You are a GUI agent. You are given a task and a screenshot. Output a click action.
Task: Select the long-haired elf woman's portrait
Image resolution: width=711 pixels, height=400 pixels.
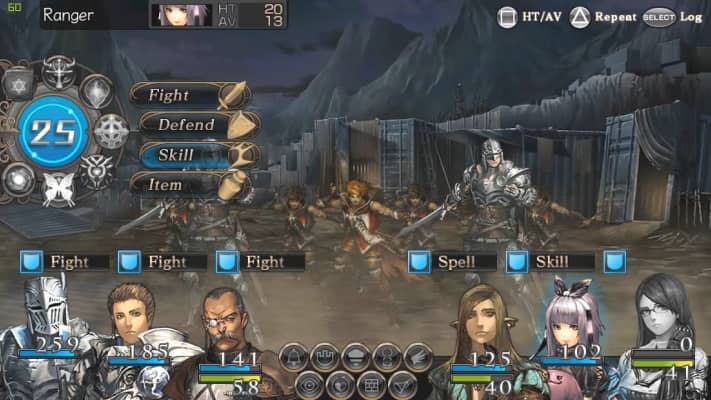tap(483, 325)
